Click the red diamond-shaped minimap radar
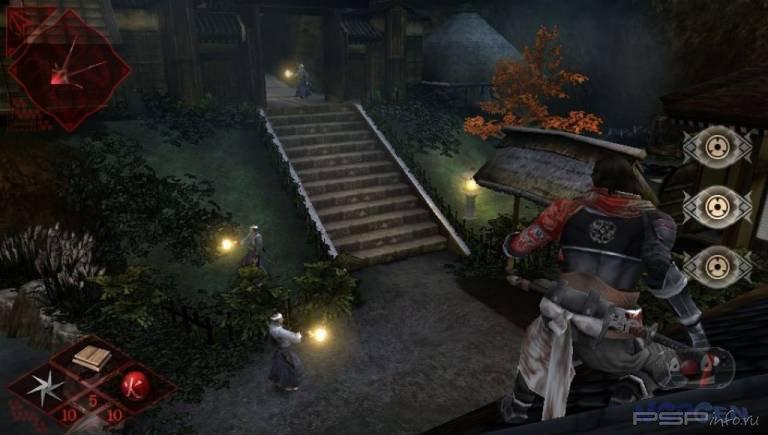Image resolution: width=768 pixels, height=435 pixels. (69, 68)
